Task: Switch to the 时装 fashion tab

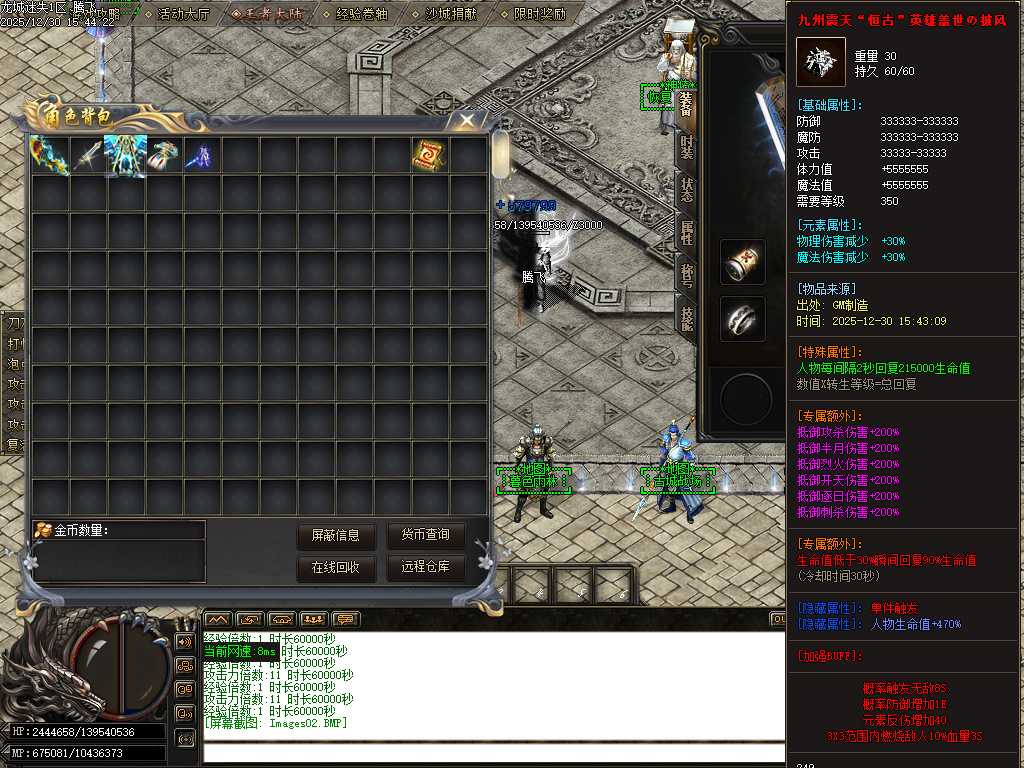Action: pos(686,147)
